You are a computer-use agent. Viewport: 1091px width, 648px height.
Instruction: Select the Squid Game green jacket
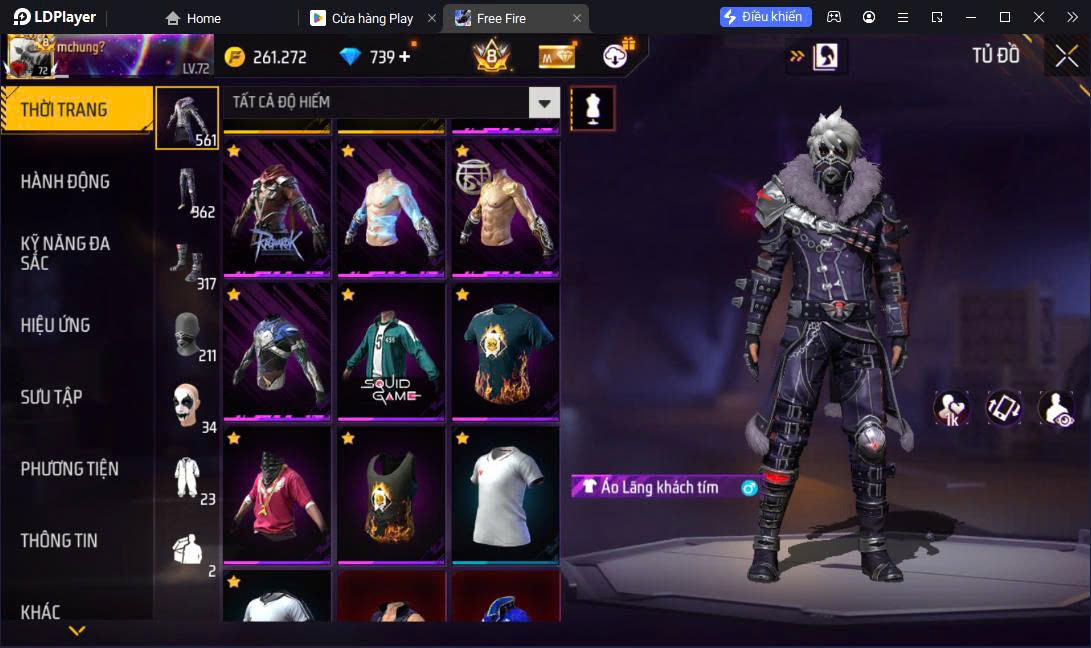pos(391,351)
